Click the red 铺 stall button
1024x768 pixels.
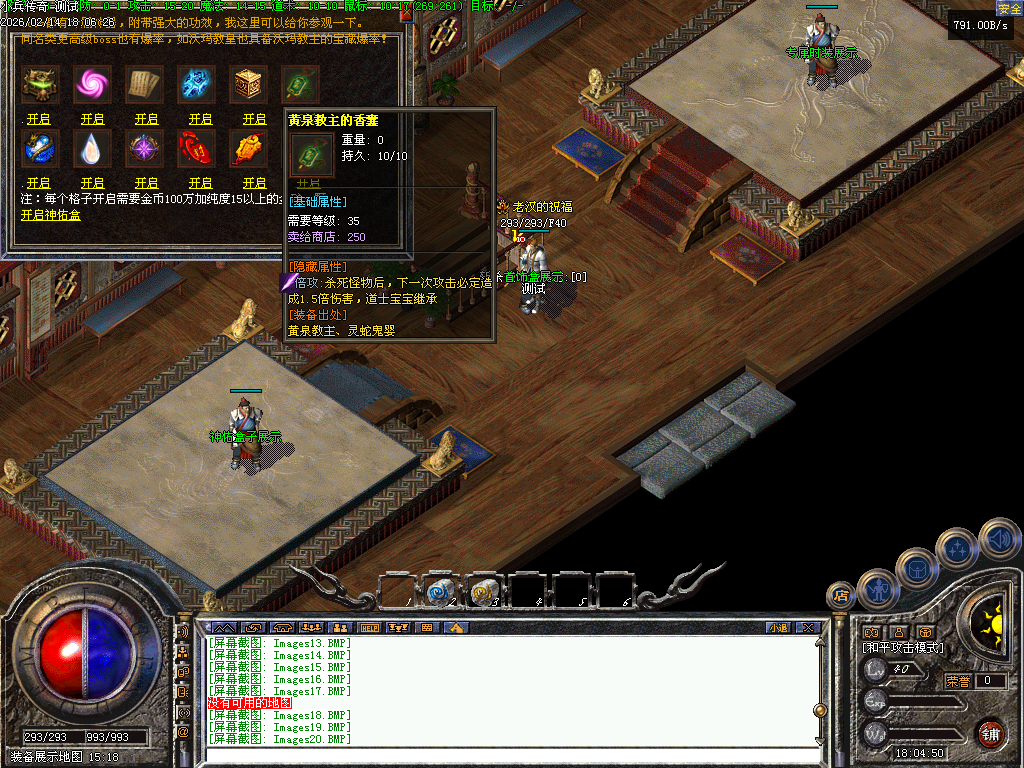[x=991, y=733]
